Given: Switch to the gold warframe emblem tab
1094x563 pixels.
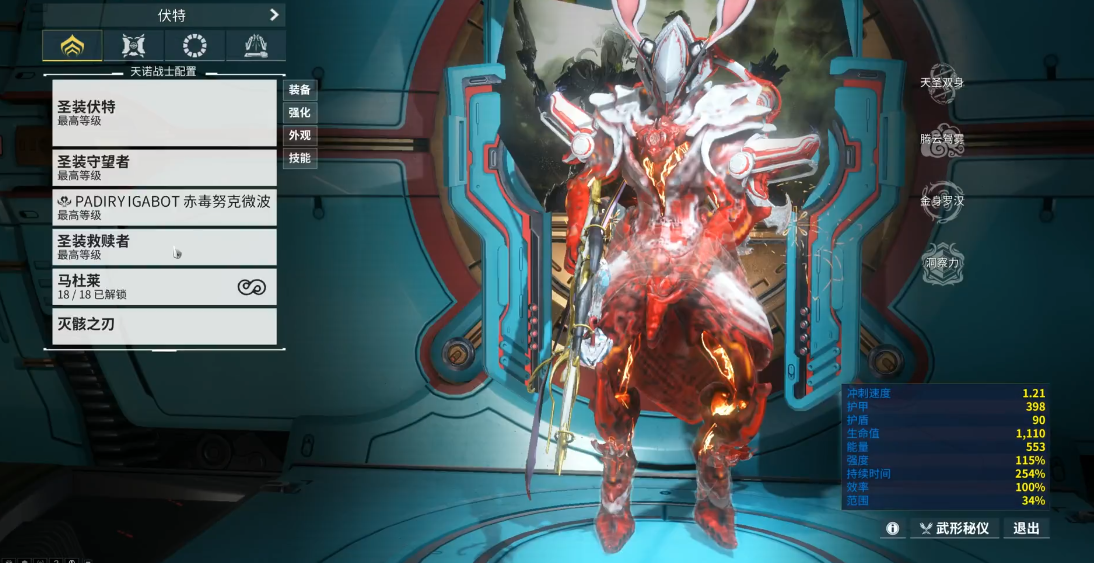Looking at the screenshot, I should coord(72,45).
